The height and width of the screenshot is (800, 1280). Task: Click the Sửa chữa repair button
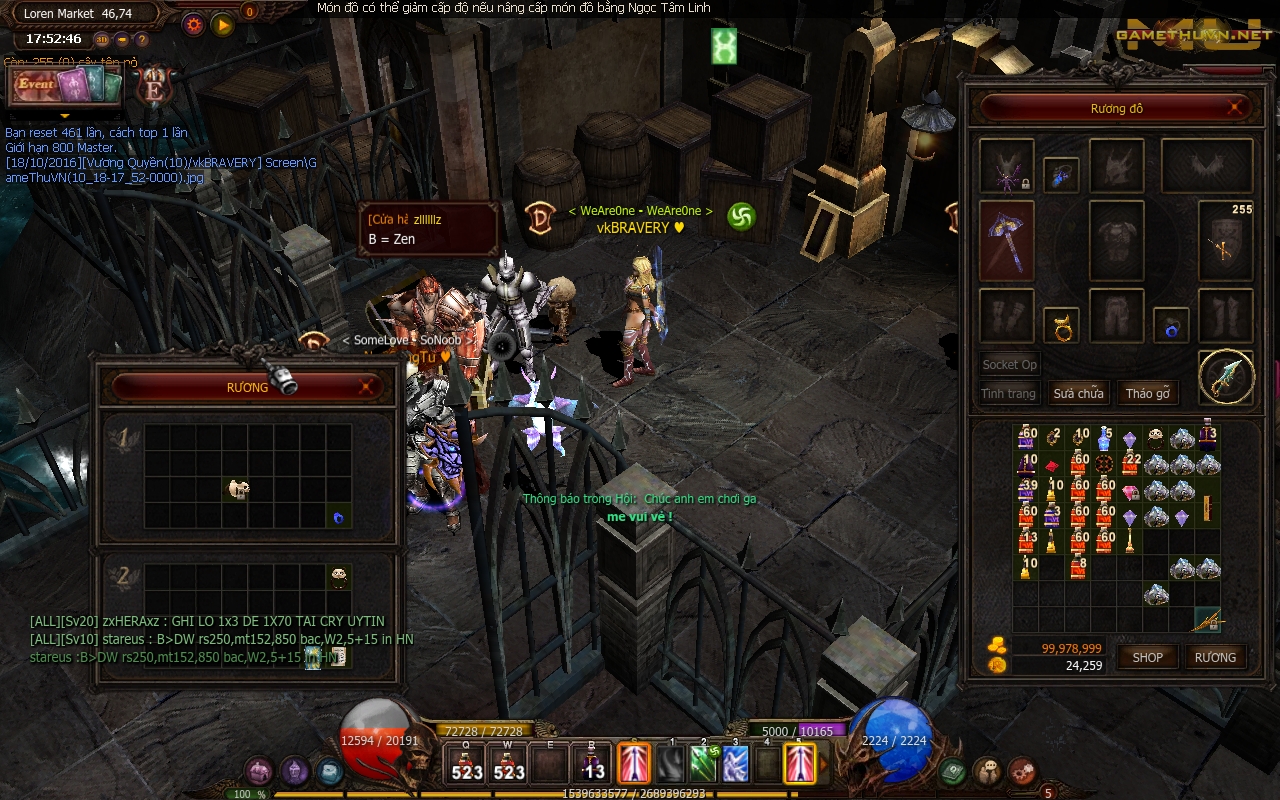pyautogui.click(x=1077, y=393)
